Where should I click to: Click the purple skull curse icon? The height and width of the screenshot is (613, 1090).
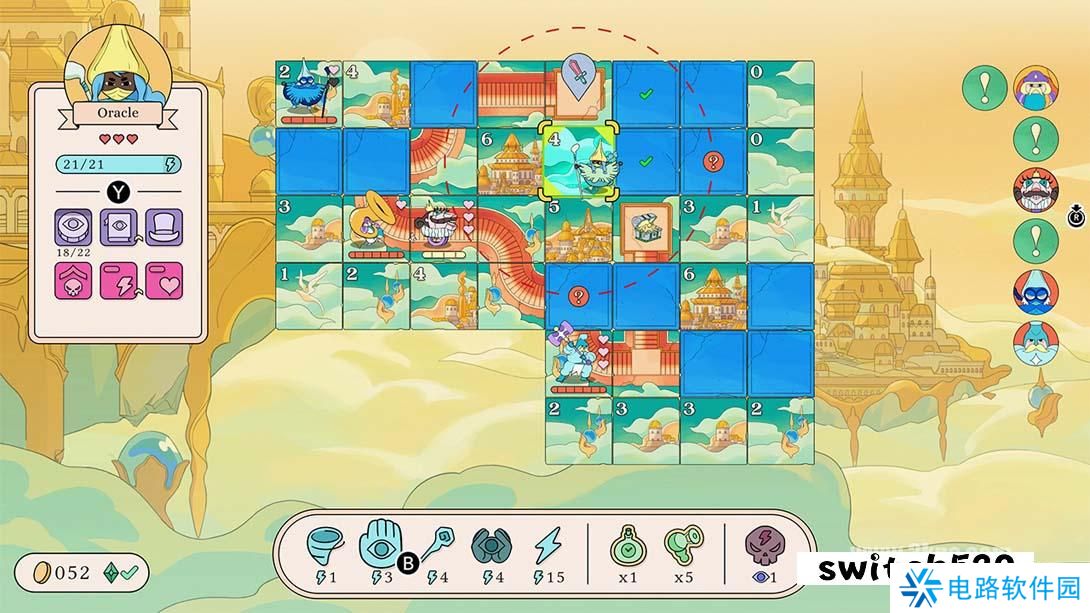(x=764, y=544)
